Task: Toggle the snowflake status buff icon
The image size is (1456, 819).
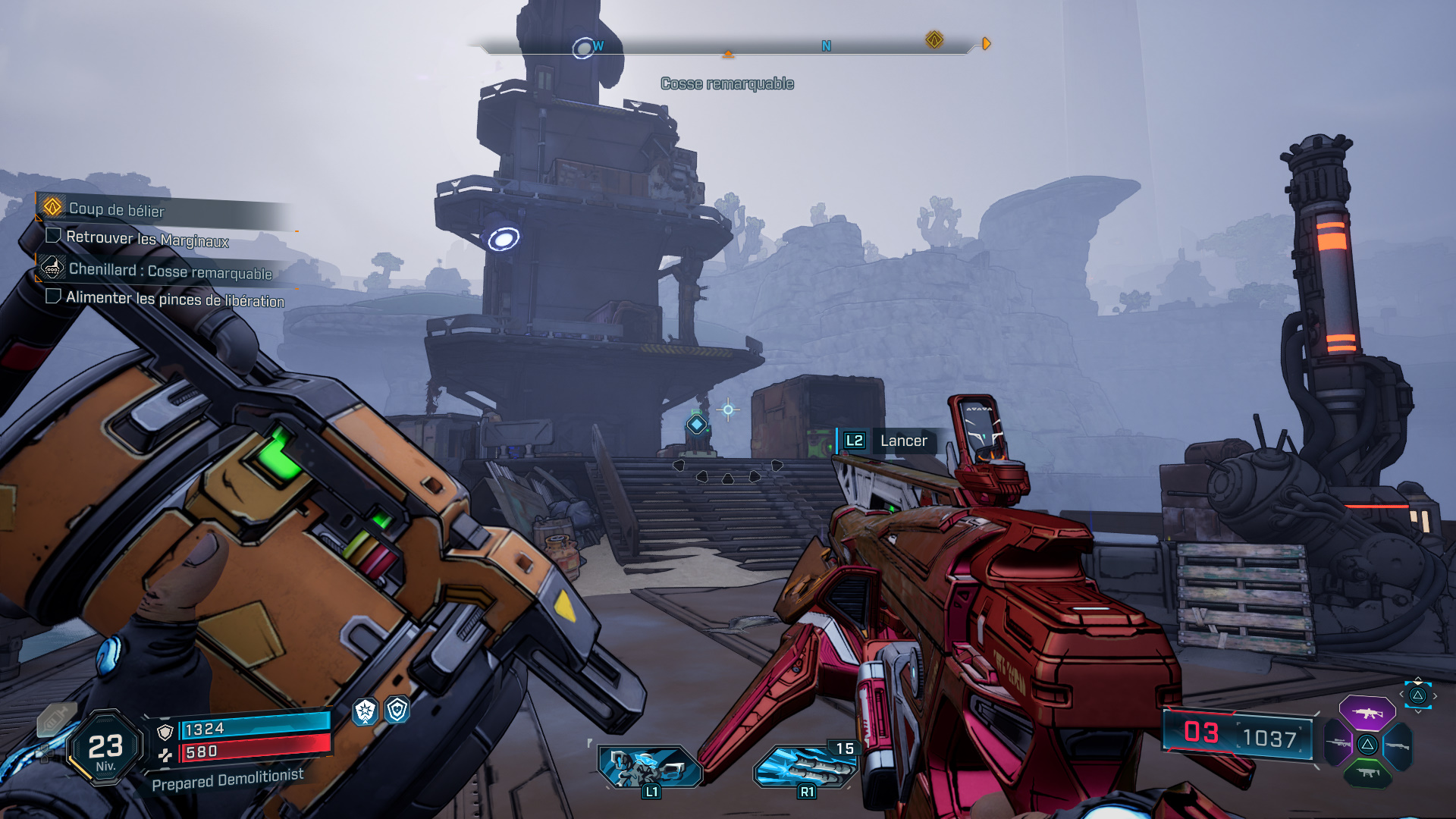Action: tap(364, 712)
